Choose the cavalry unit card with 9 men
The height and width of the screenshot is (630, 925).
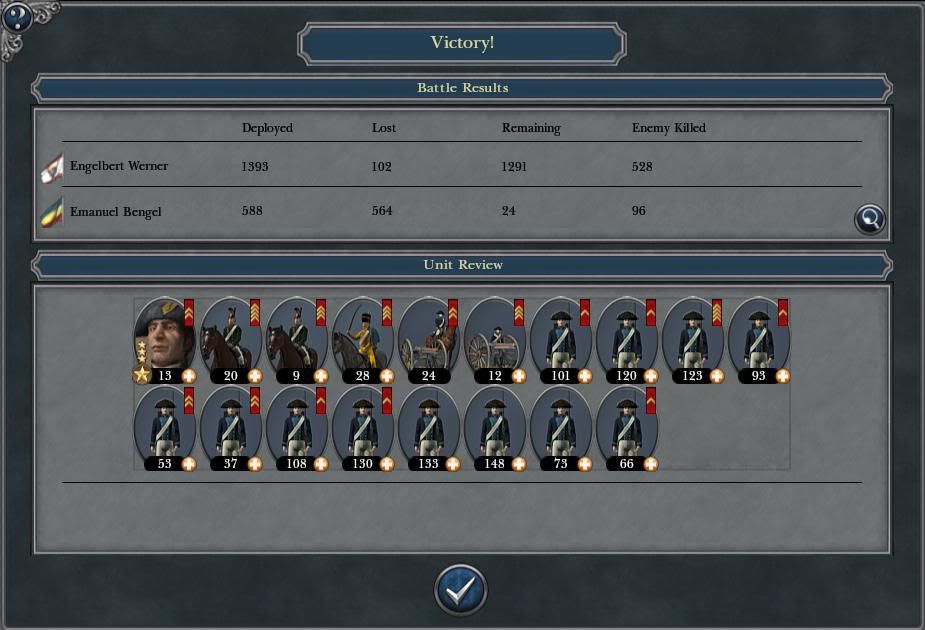click(x=297, y=339)
